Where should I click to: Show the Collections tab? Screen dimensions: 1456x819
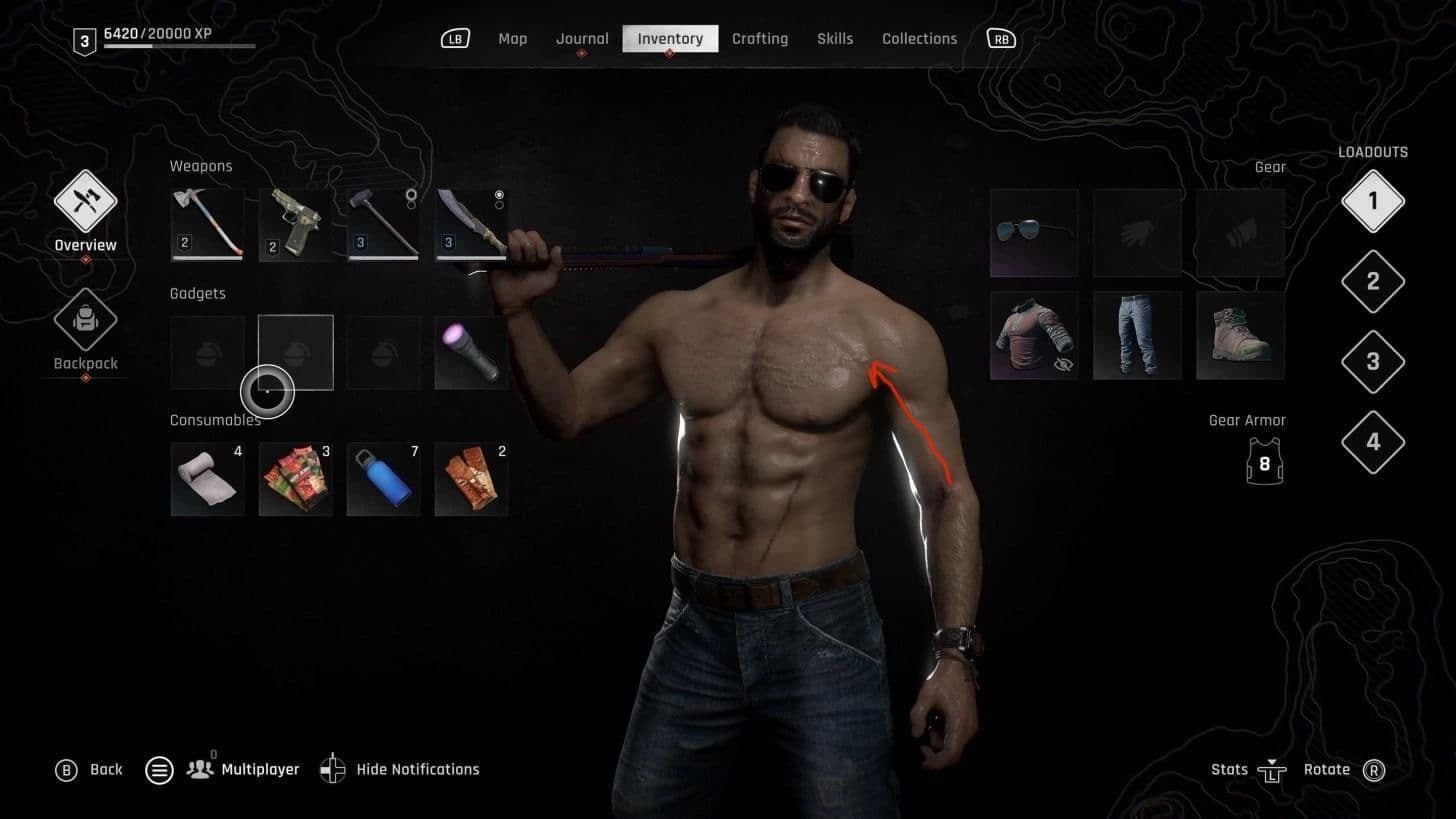click(x=919, y=39)
